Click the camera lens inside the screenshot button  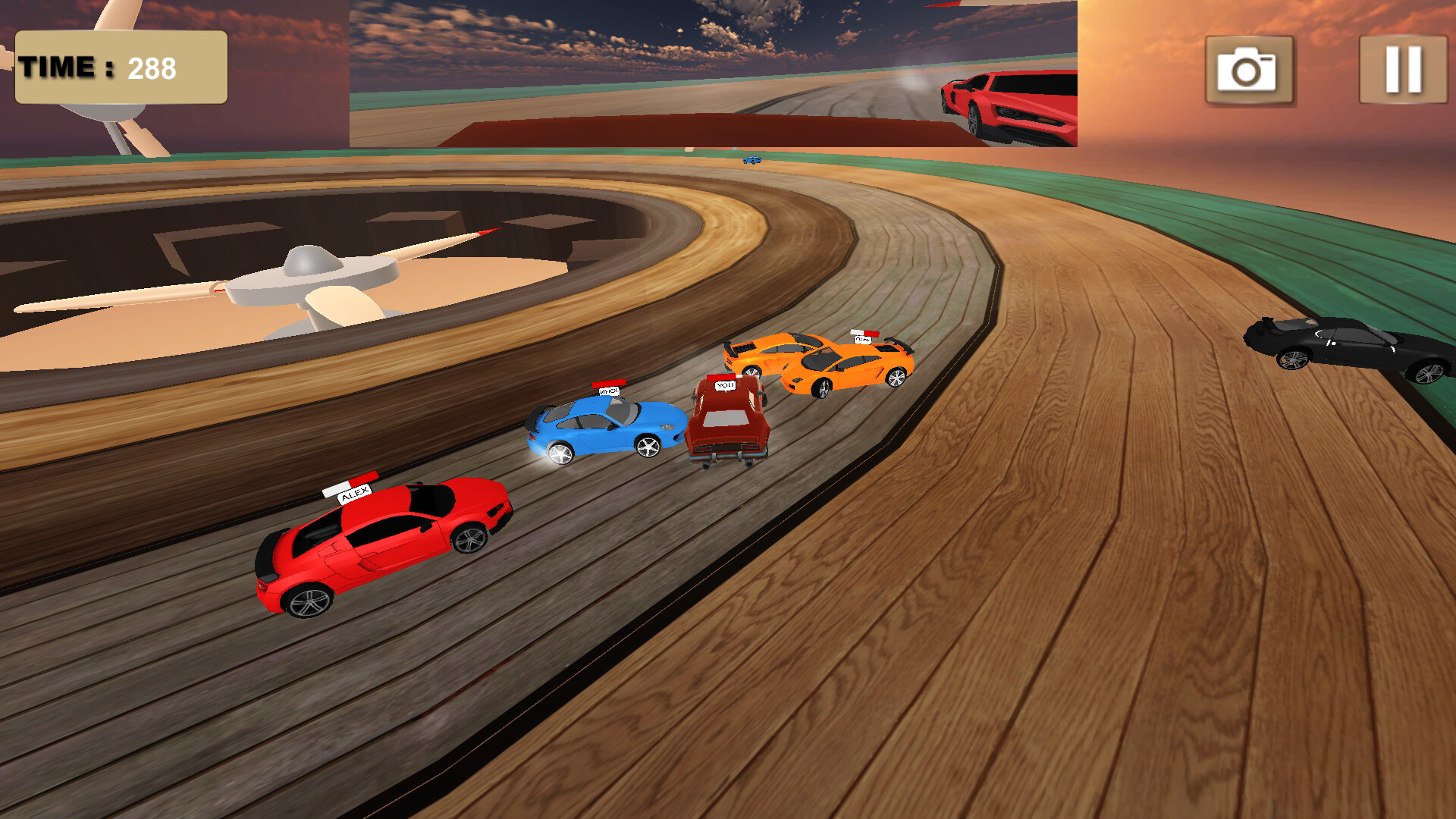pyautogui.click(x=1247, y=72)
